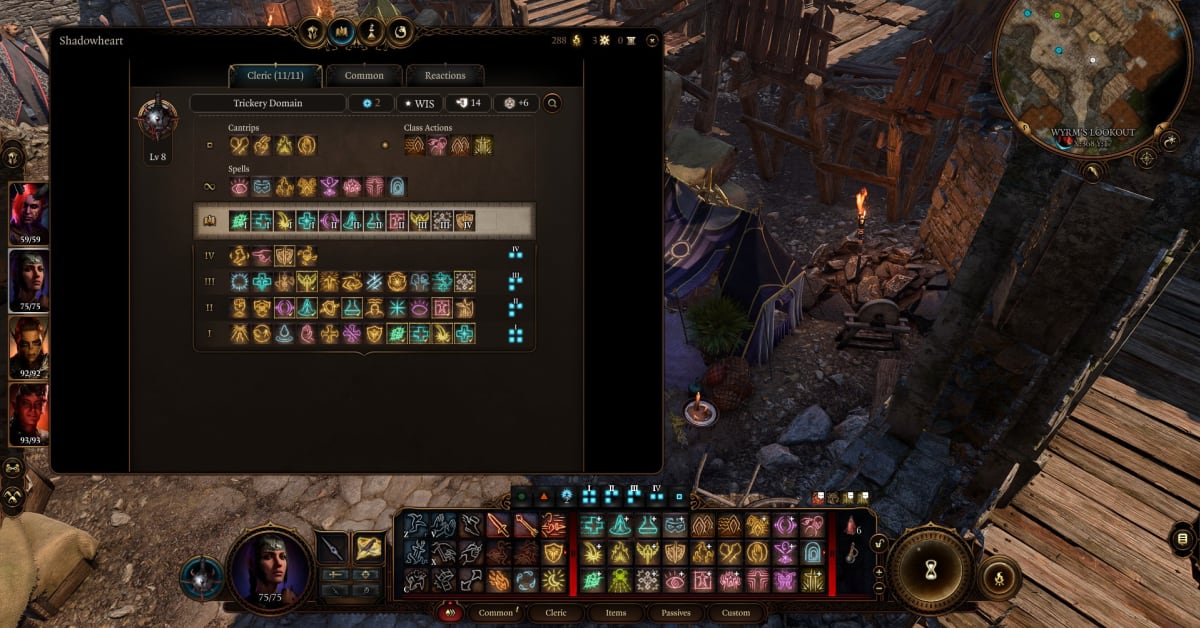Click the campfire rest button

pos(997,577)
